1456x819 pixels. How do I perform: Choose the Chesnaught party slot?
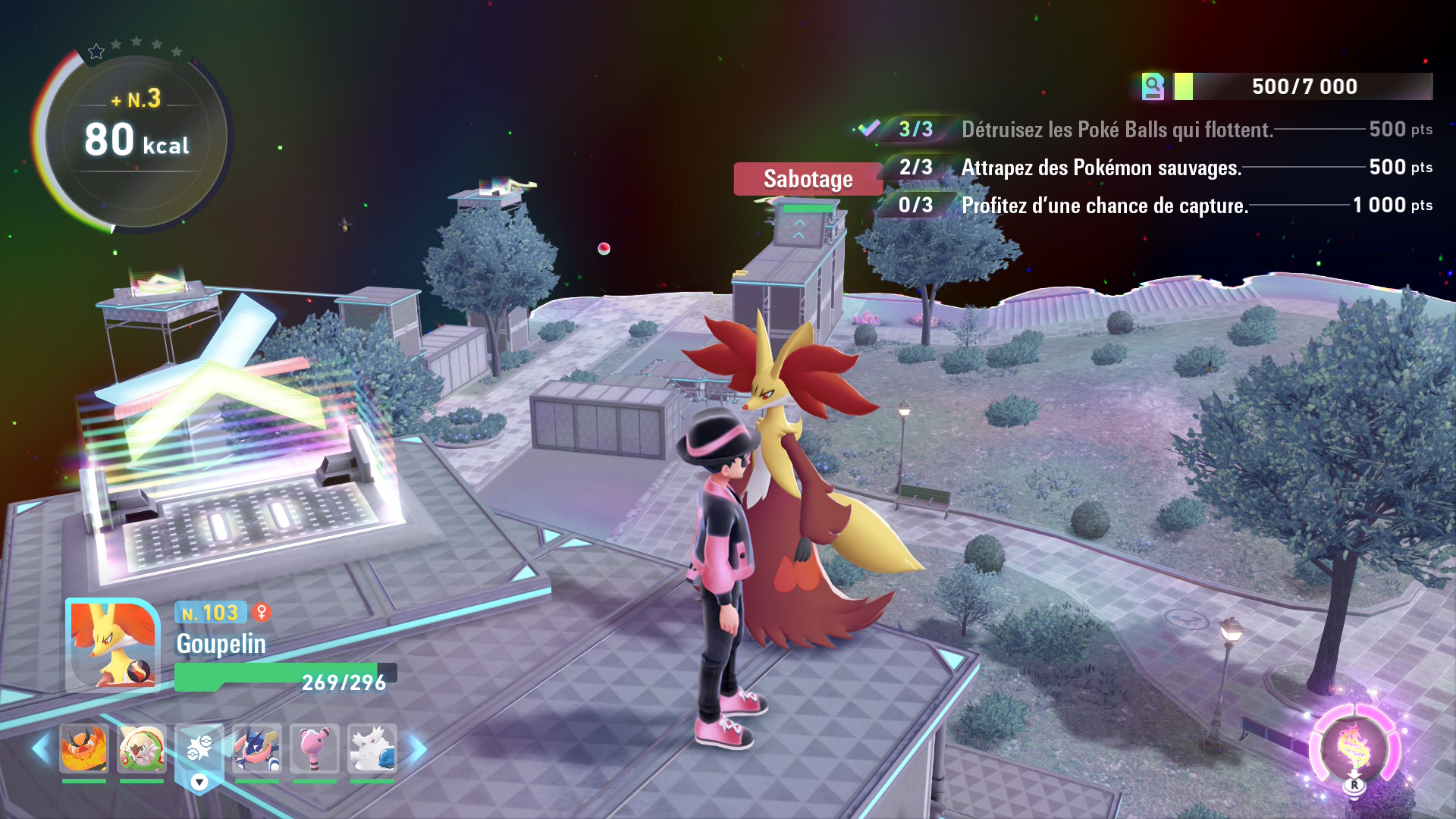tap(142, 748)
